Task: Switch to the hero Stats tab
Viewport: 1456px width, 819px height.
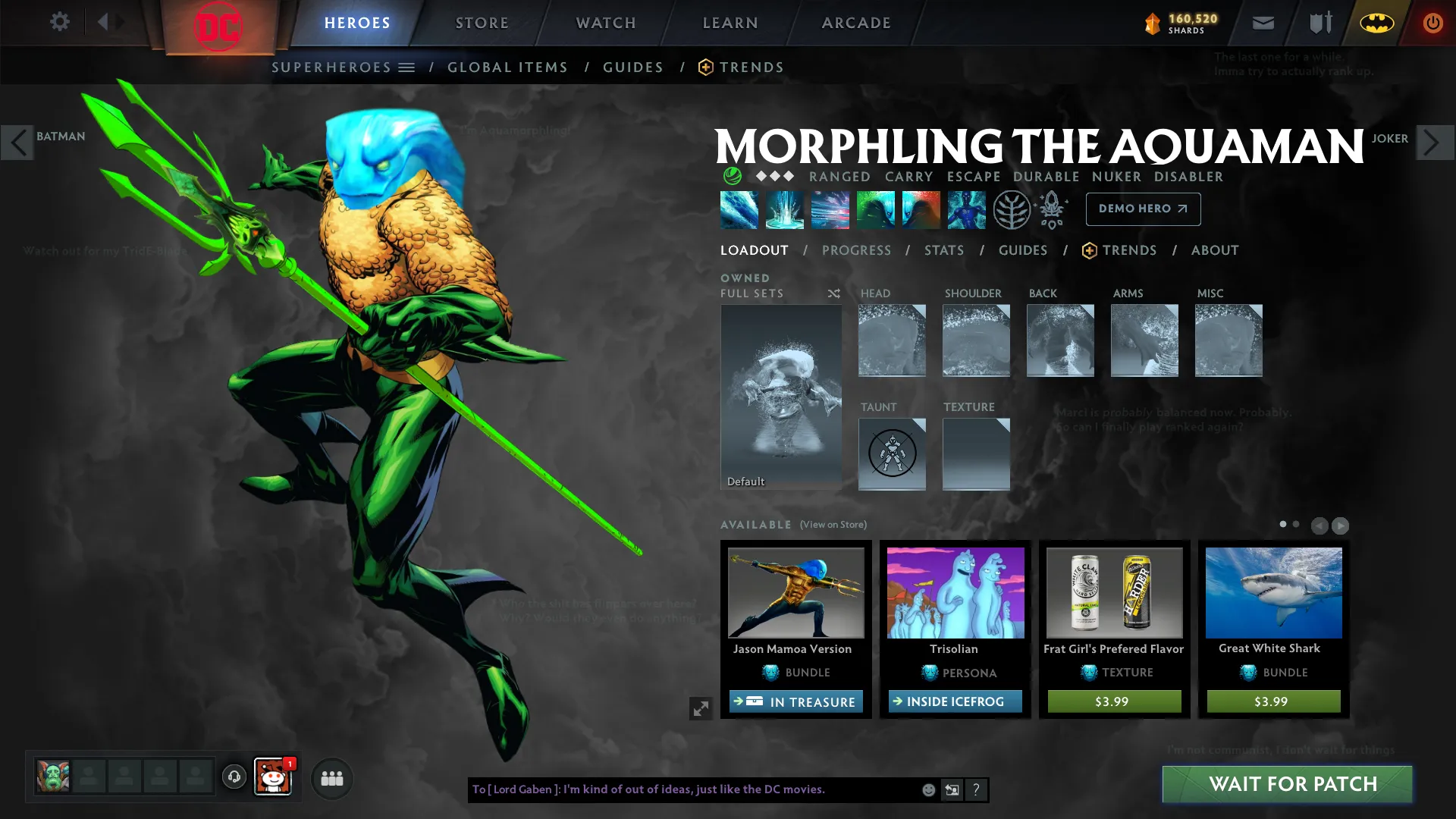Action: pos(943,250)
